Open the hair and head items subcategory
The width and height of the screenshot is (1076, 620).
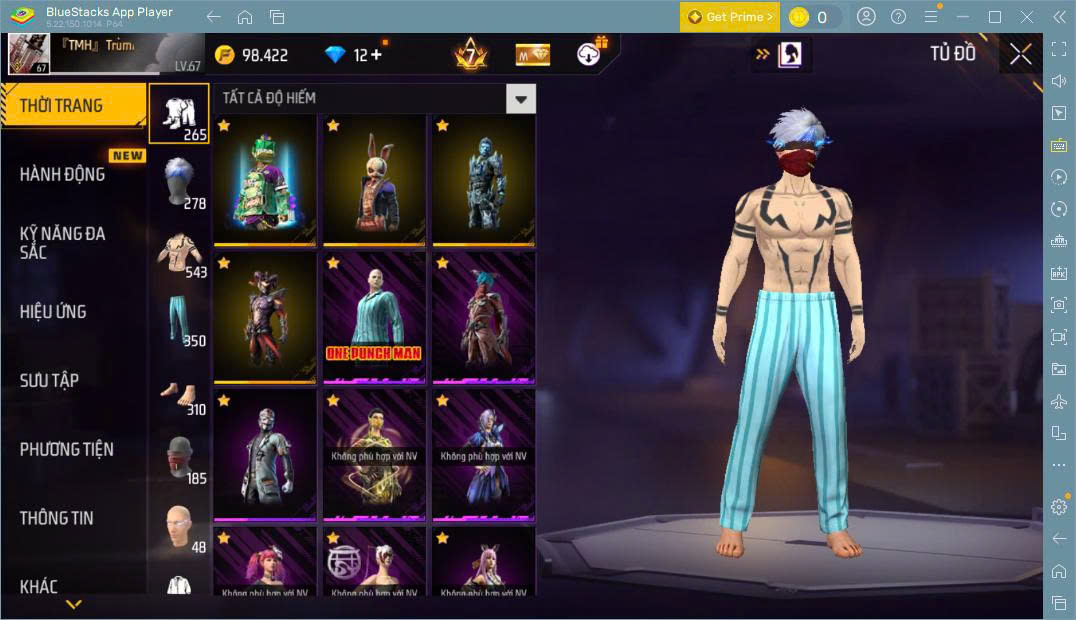point(179,181)
